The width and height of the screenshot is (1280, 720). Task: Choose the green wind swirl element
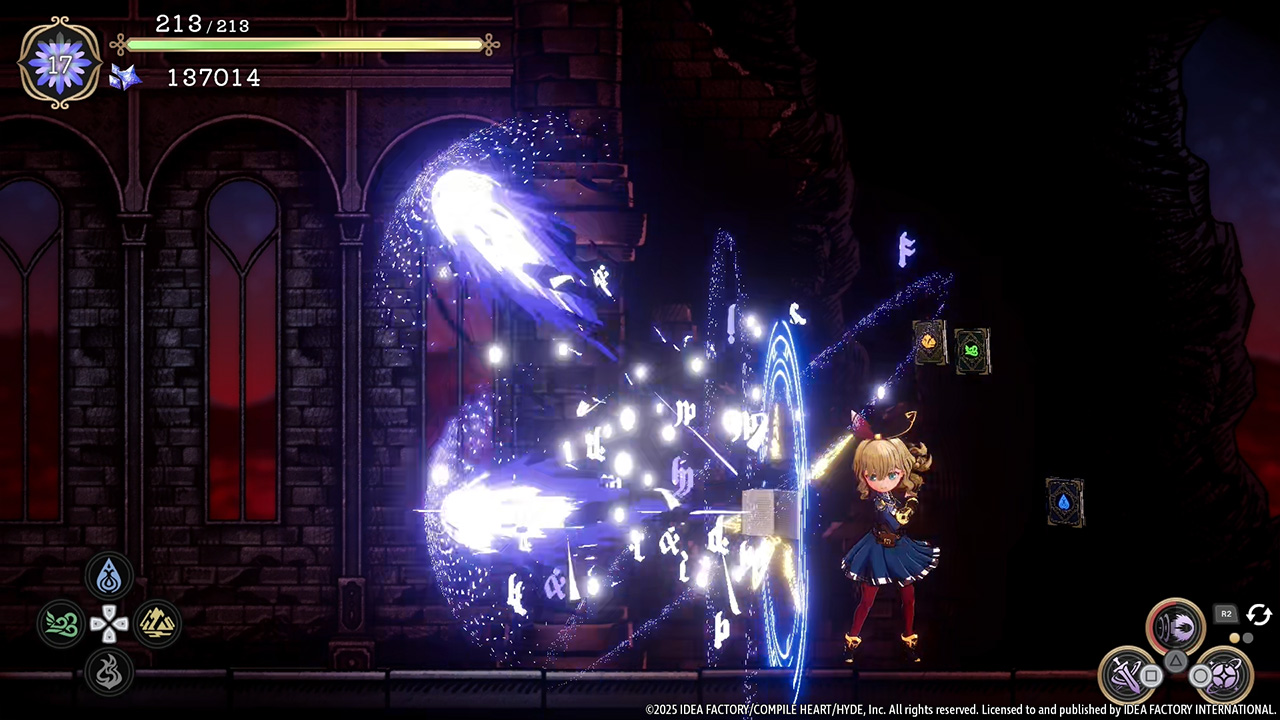61,625
